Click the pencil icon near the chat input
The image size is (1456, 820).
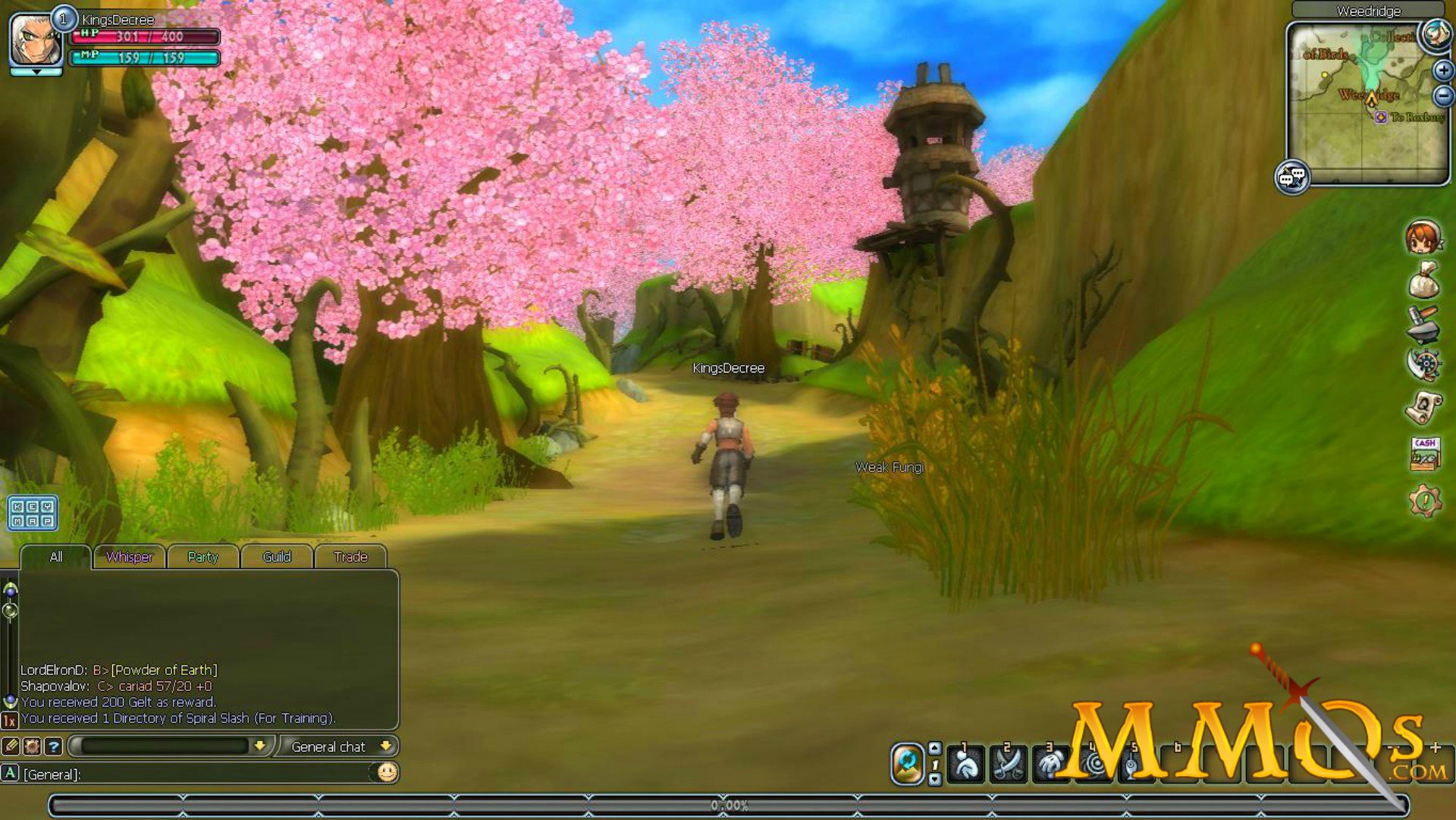click(11, 746)
